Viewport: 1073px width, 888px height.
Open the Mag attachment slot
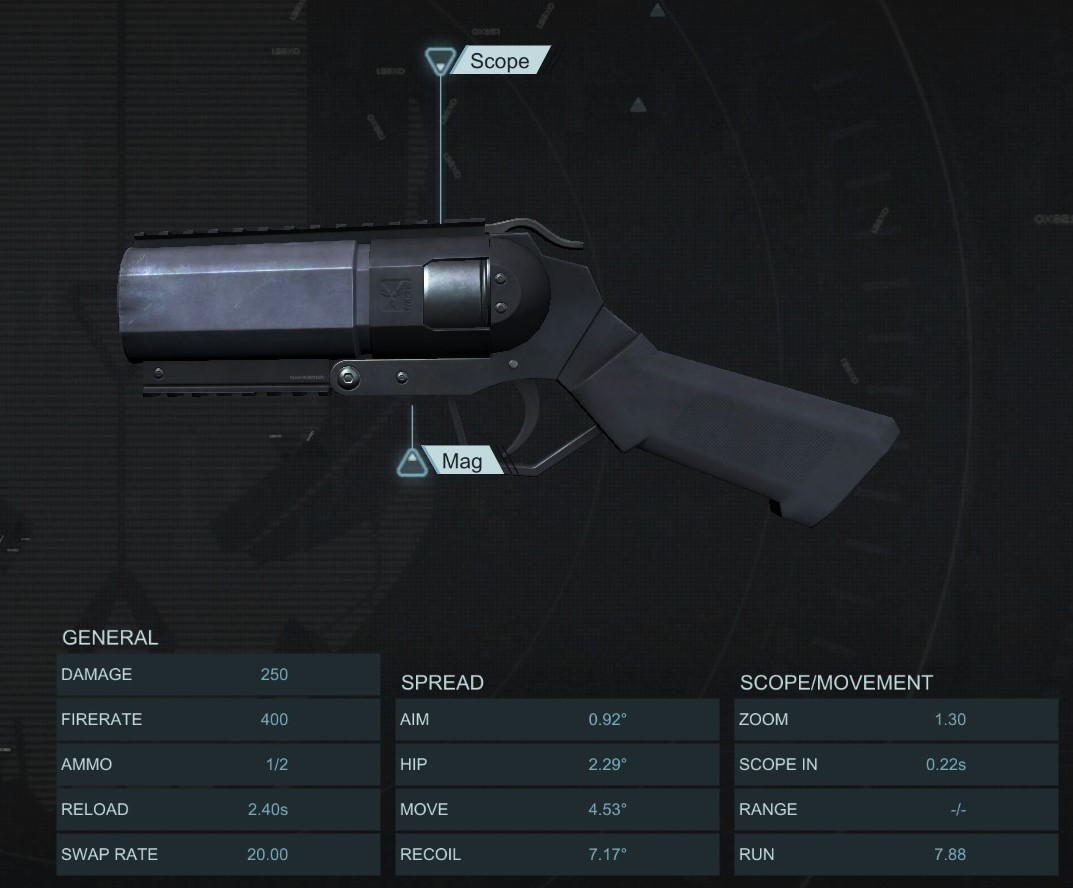click(x=459, y=461)
